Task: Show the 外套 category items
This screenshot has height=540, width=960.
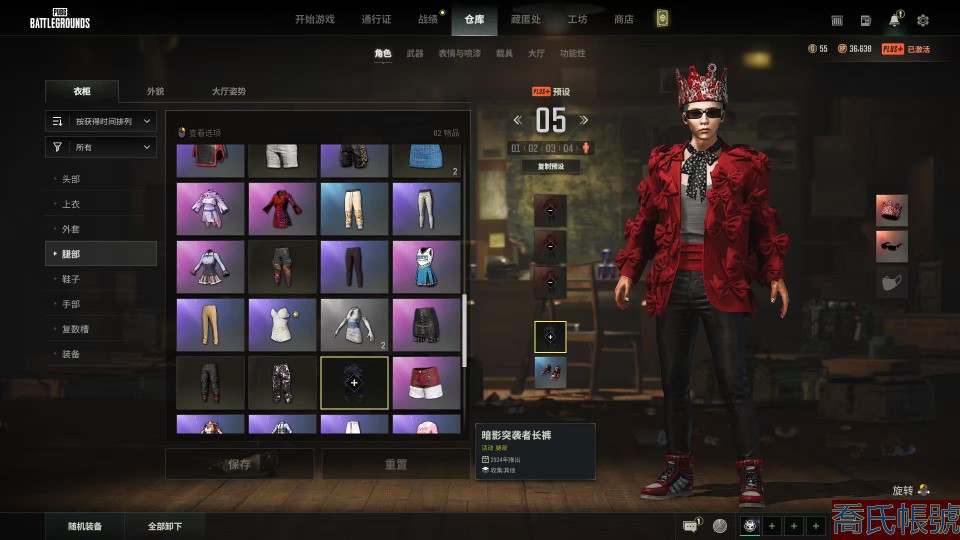Action: (x=71, y=229)
